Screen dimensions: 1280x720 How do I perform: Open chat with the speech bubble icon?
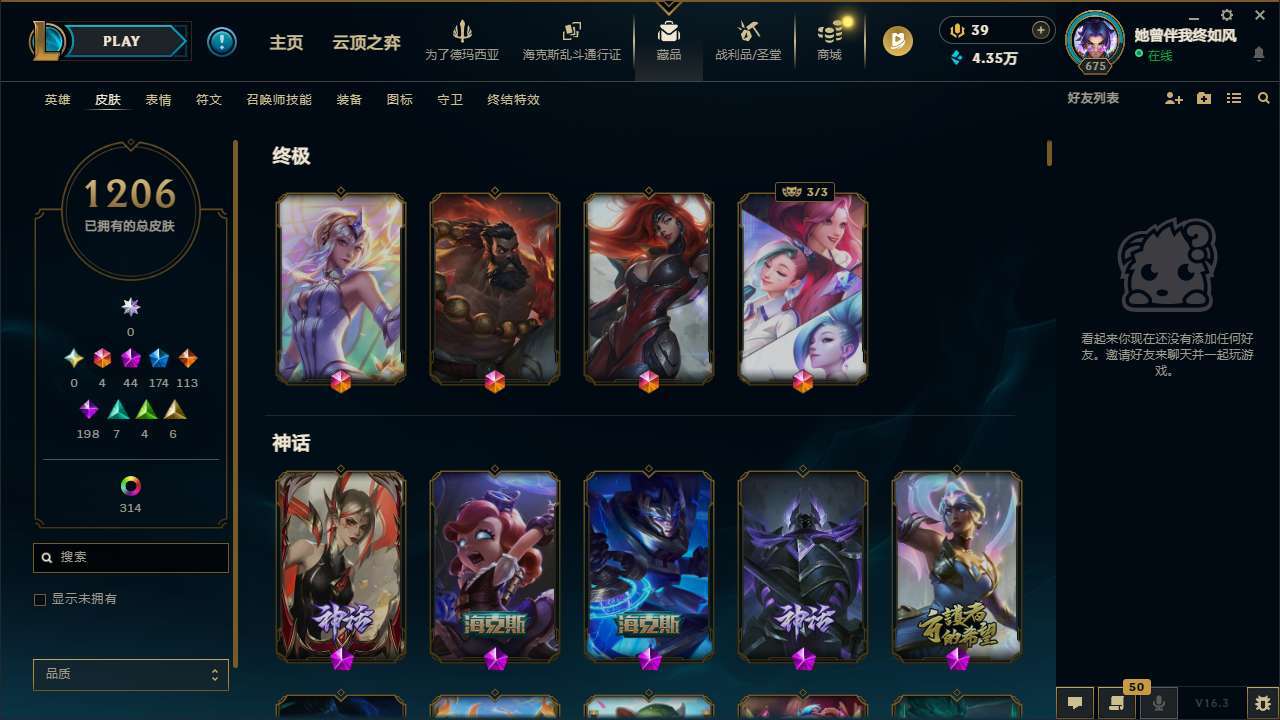tap(1075, 702)
